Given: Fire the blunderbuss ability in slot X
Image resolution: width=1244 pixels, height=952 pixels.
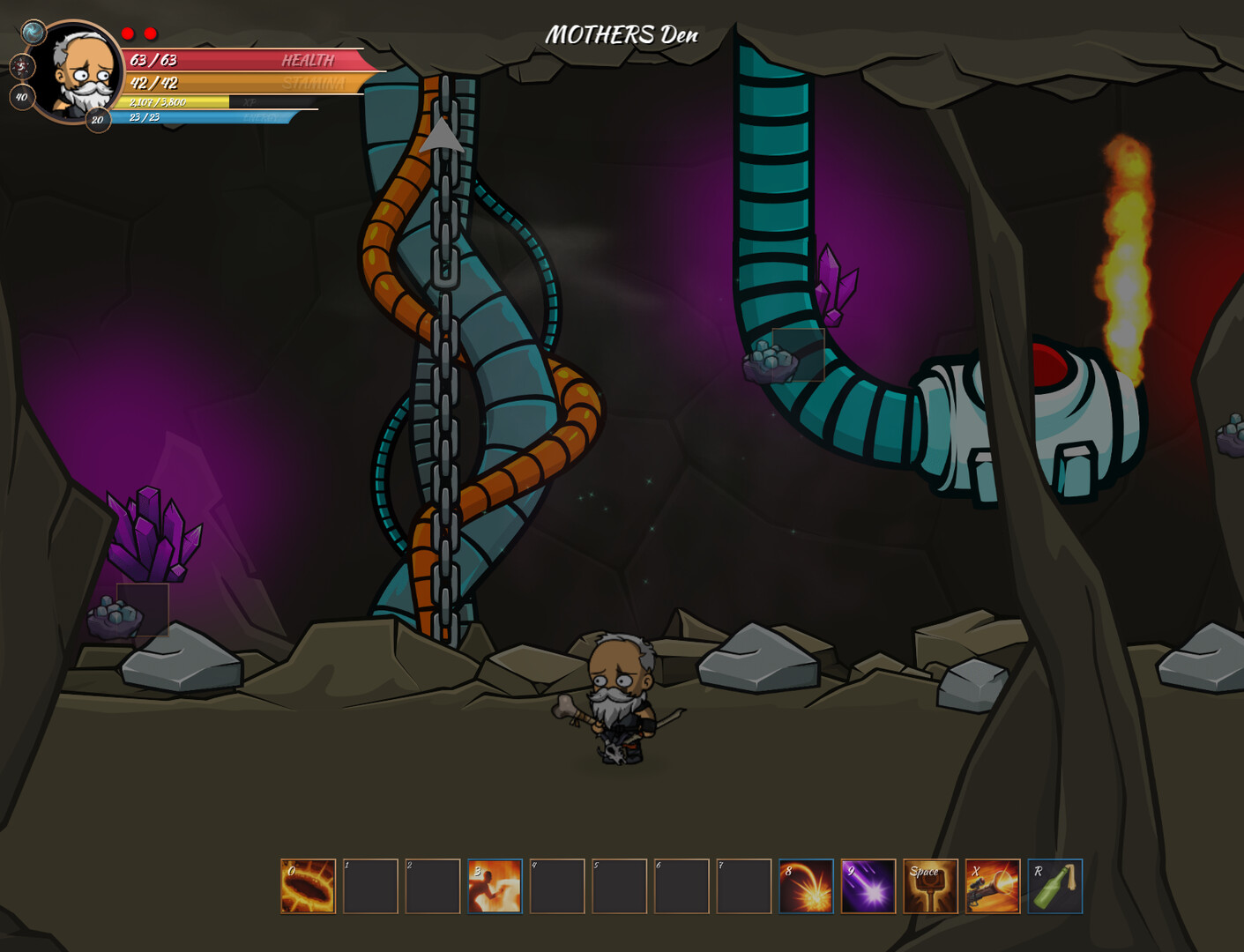Looking at the screenshot, I should [993, 886].
